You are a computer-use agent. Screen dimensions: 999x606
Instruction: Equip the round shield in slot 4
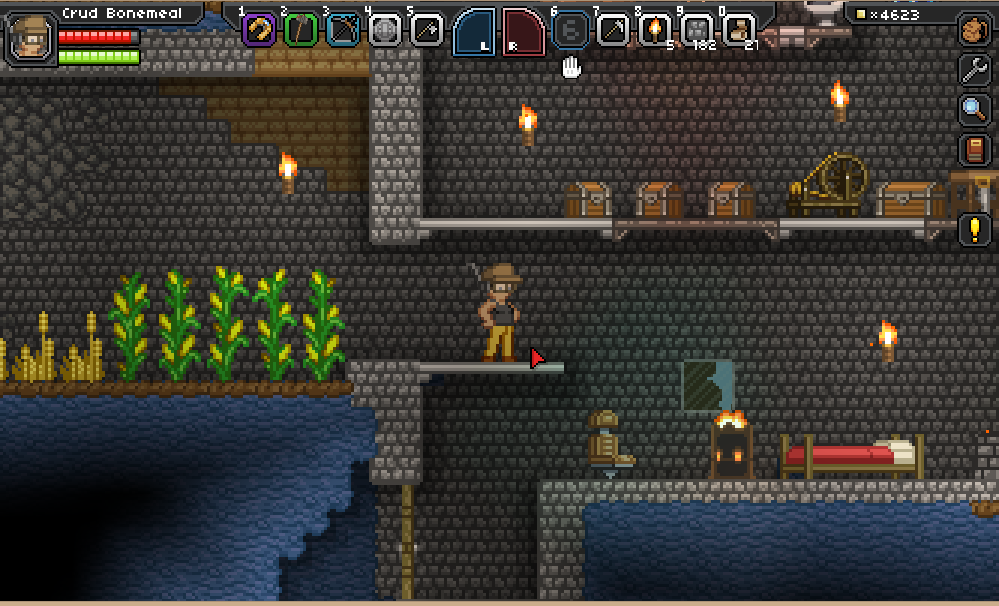coord(385,30)
